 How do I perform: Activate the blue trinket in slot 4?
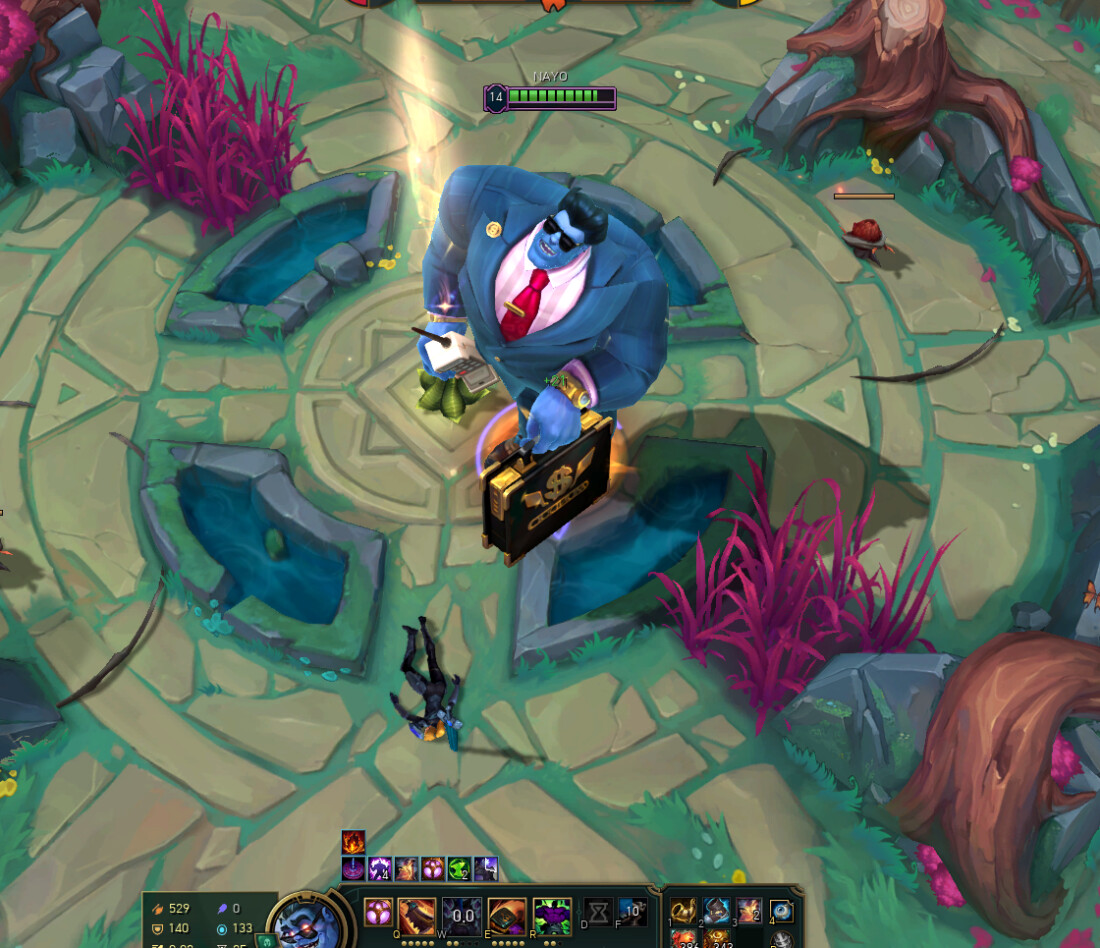pos(781,911)
